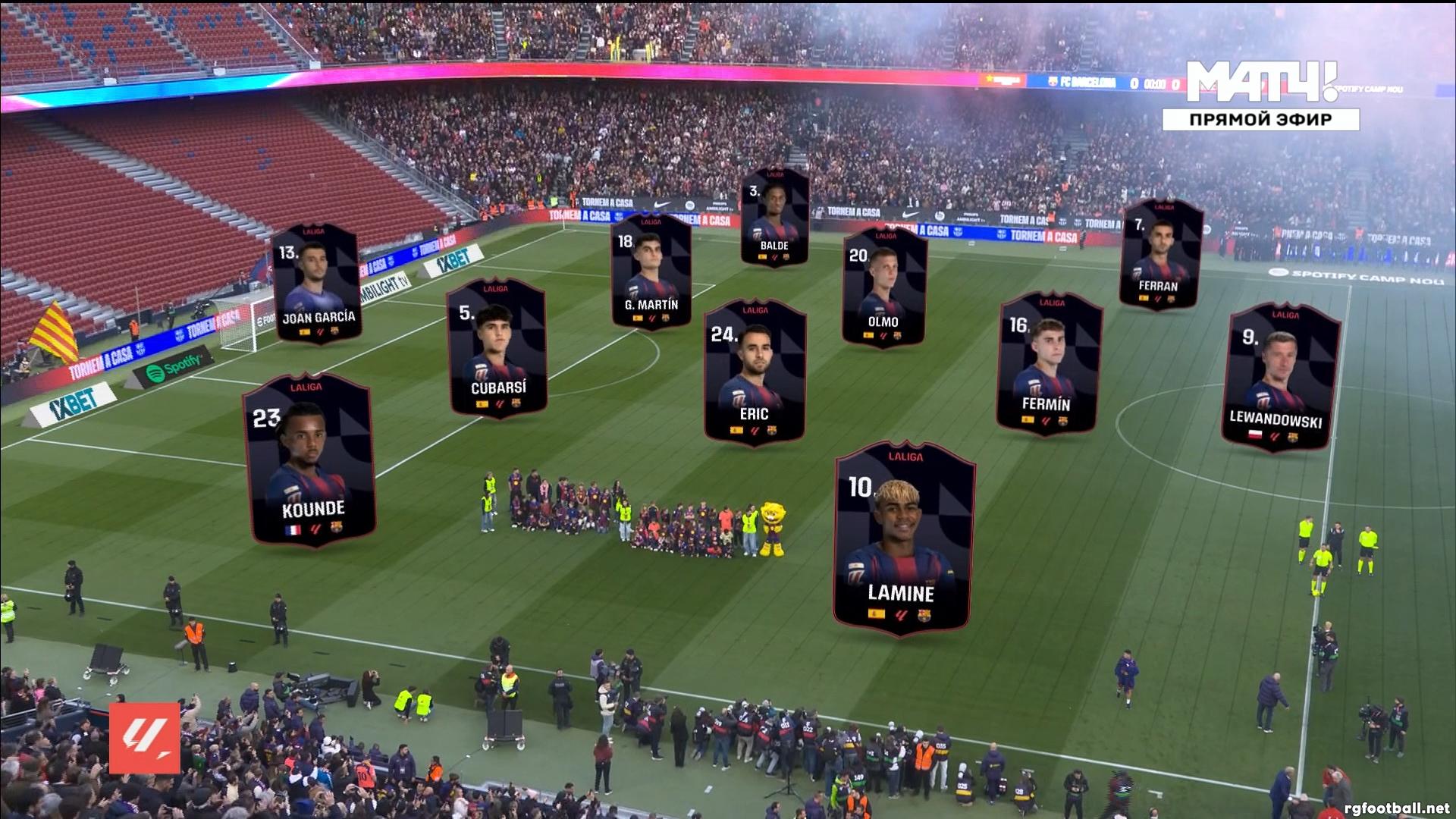Viewport: 1456px width, 819px height.
Task: Select the Ferran number 7 card
Action: [x=1159, y=255]
